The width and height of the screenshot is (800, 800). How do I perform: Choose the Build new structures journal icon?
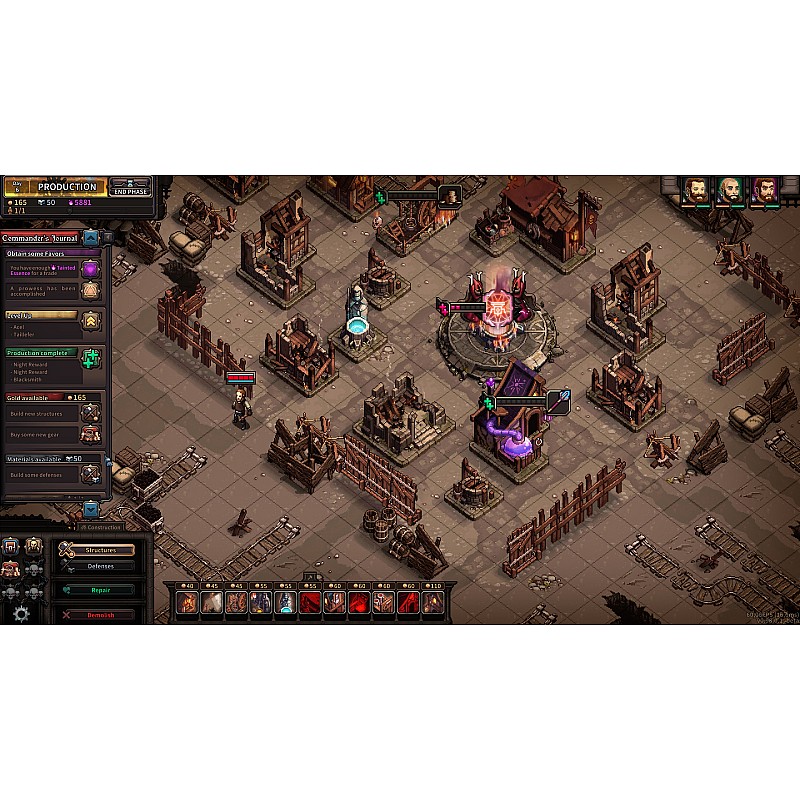91,412
